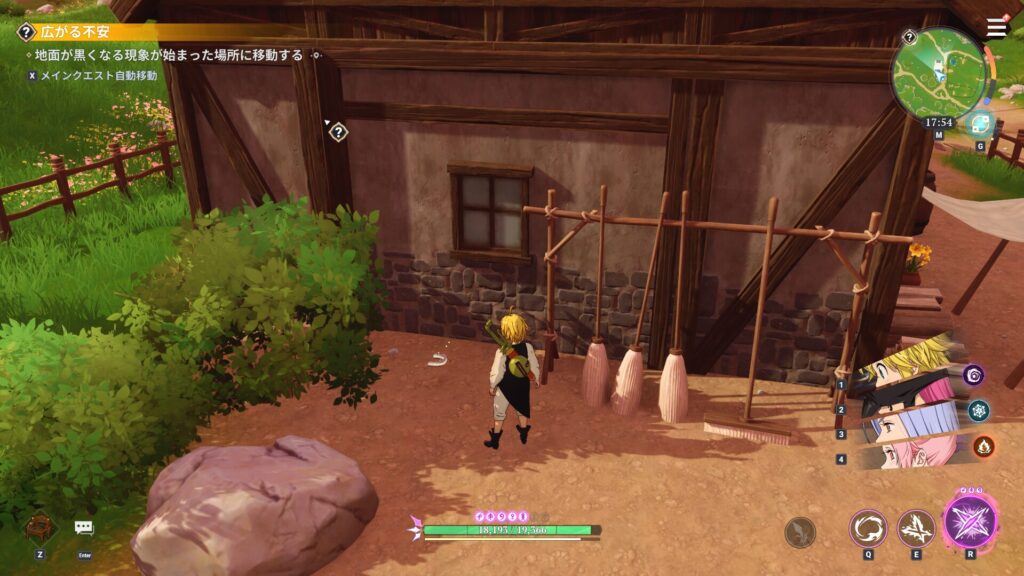Open the wooden crafting table icon
The image size is (1024, 576).
[x=39, y=527]
